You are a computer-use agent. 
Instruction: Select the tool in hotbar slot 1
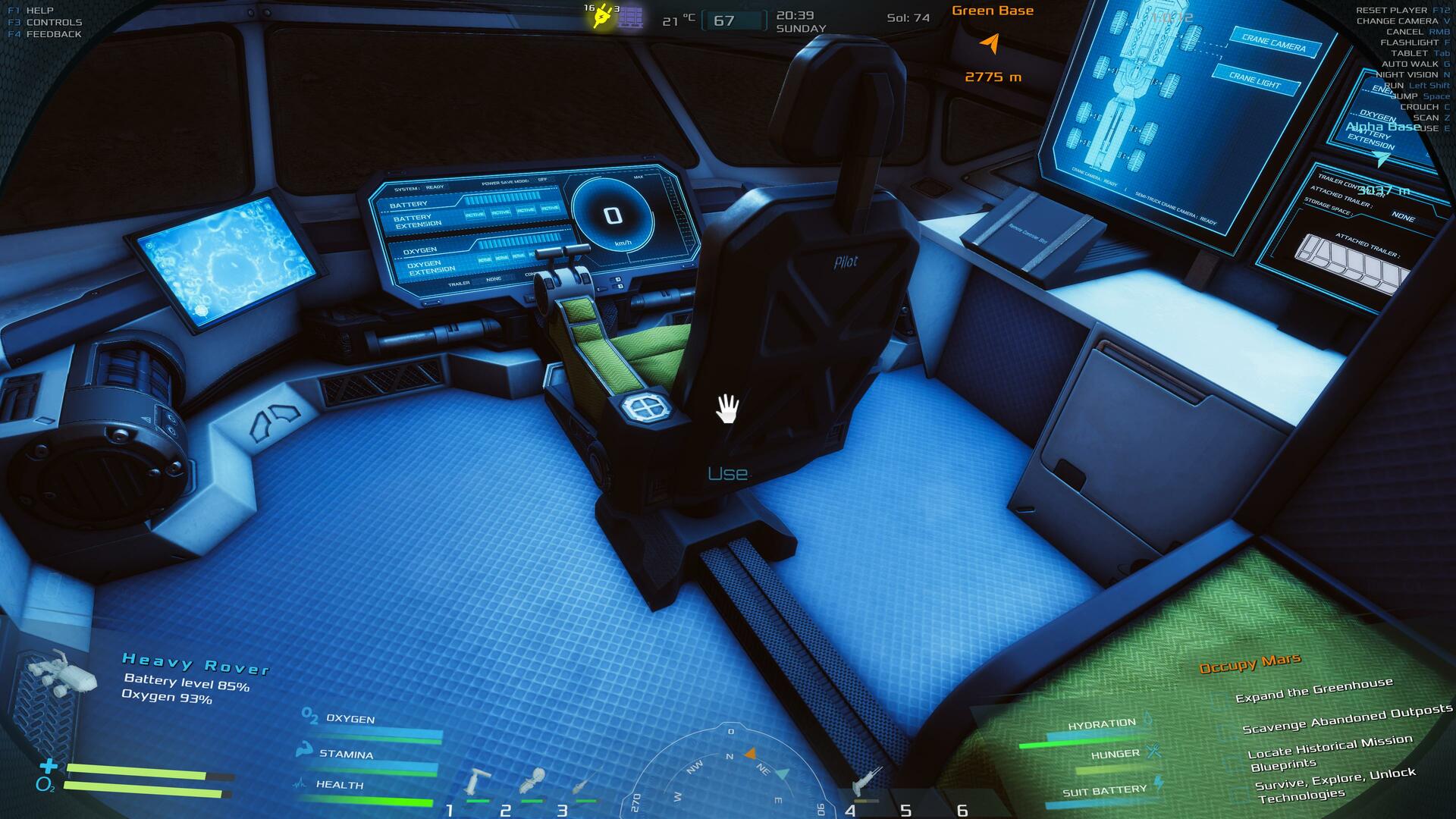point(479,782)
